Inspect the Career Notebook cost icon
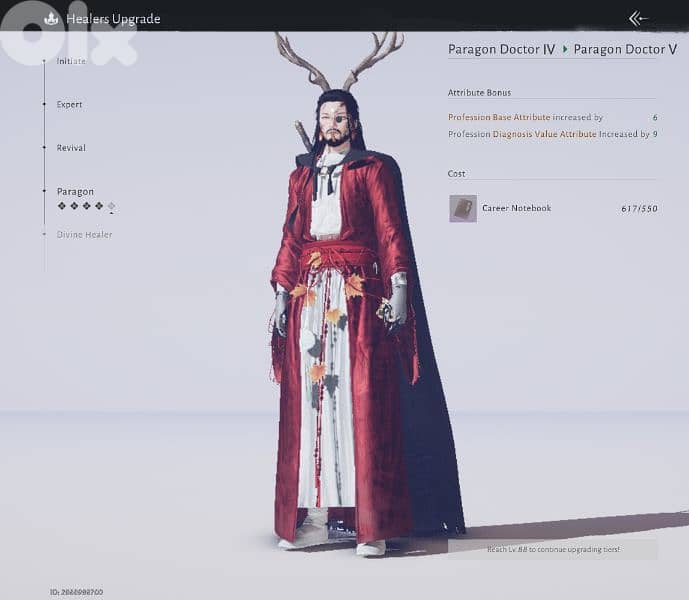 463,208
